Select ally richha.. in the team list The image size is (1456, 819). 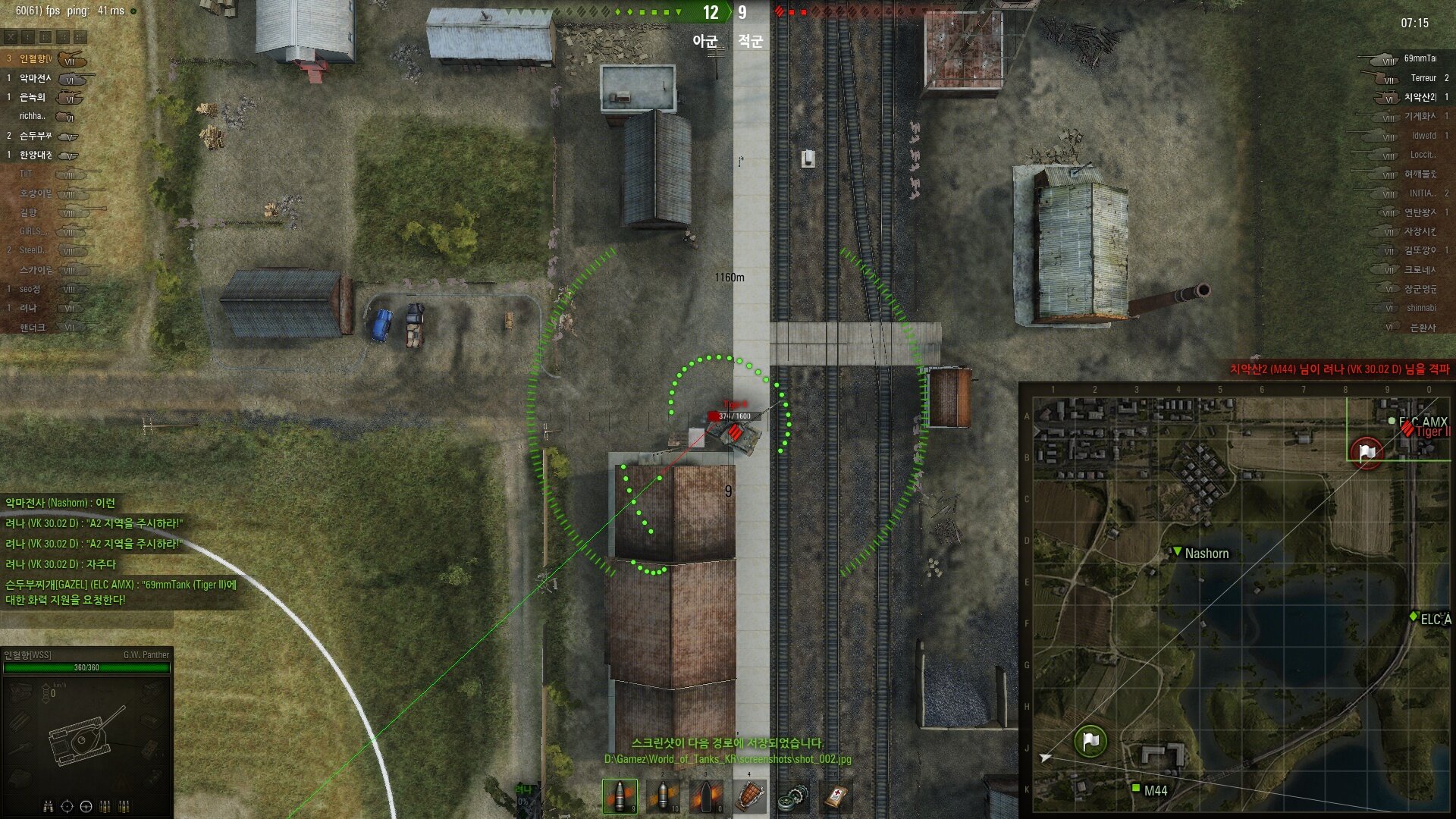tap(34, 117)
